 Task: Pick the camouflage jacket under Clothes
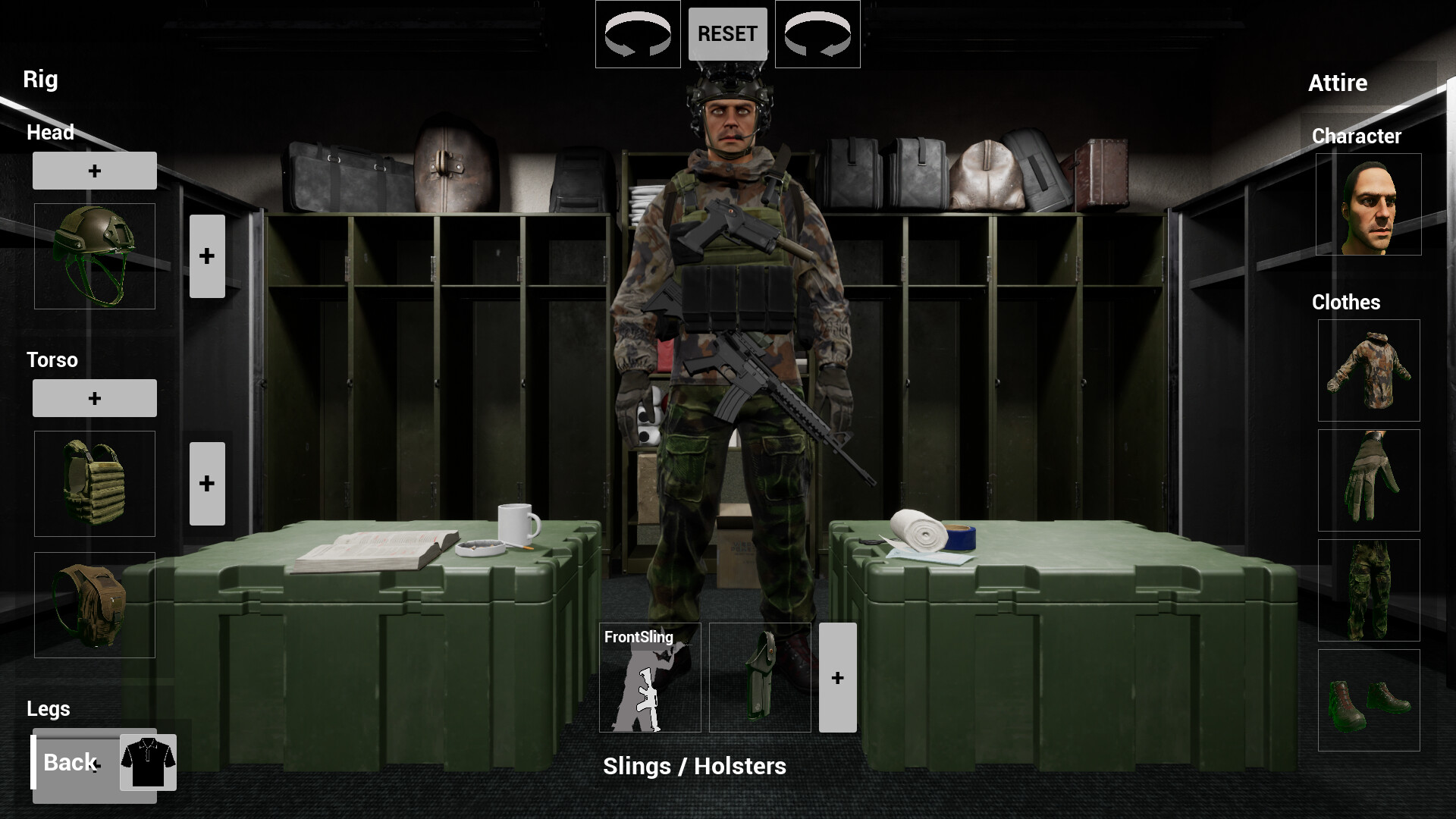tap(1368, 371)
